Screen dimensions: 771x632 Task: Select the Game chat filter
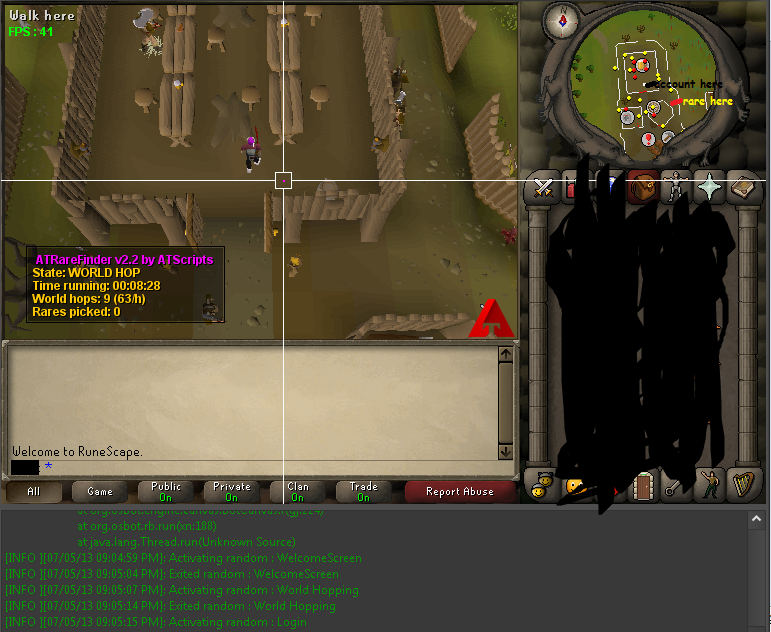point(100,491)
